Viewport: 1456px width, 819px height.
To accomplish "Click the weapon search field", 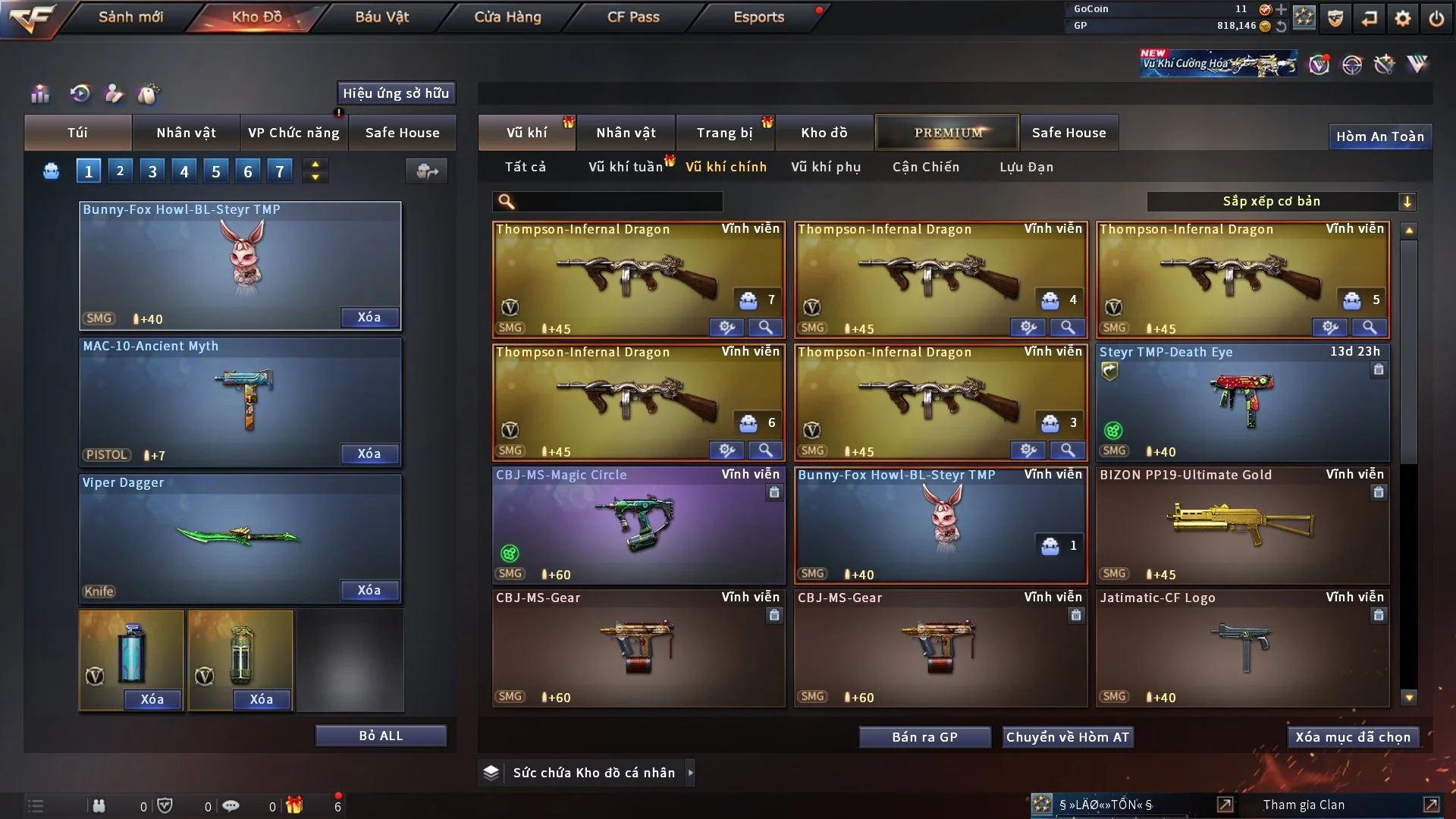I will 618,202.
